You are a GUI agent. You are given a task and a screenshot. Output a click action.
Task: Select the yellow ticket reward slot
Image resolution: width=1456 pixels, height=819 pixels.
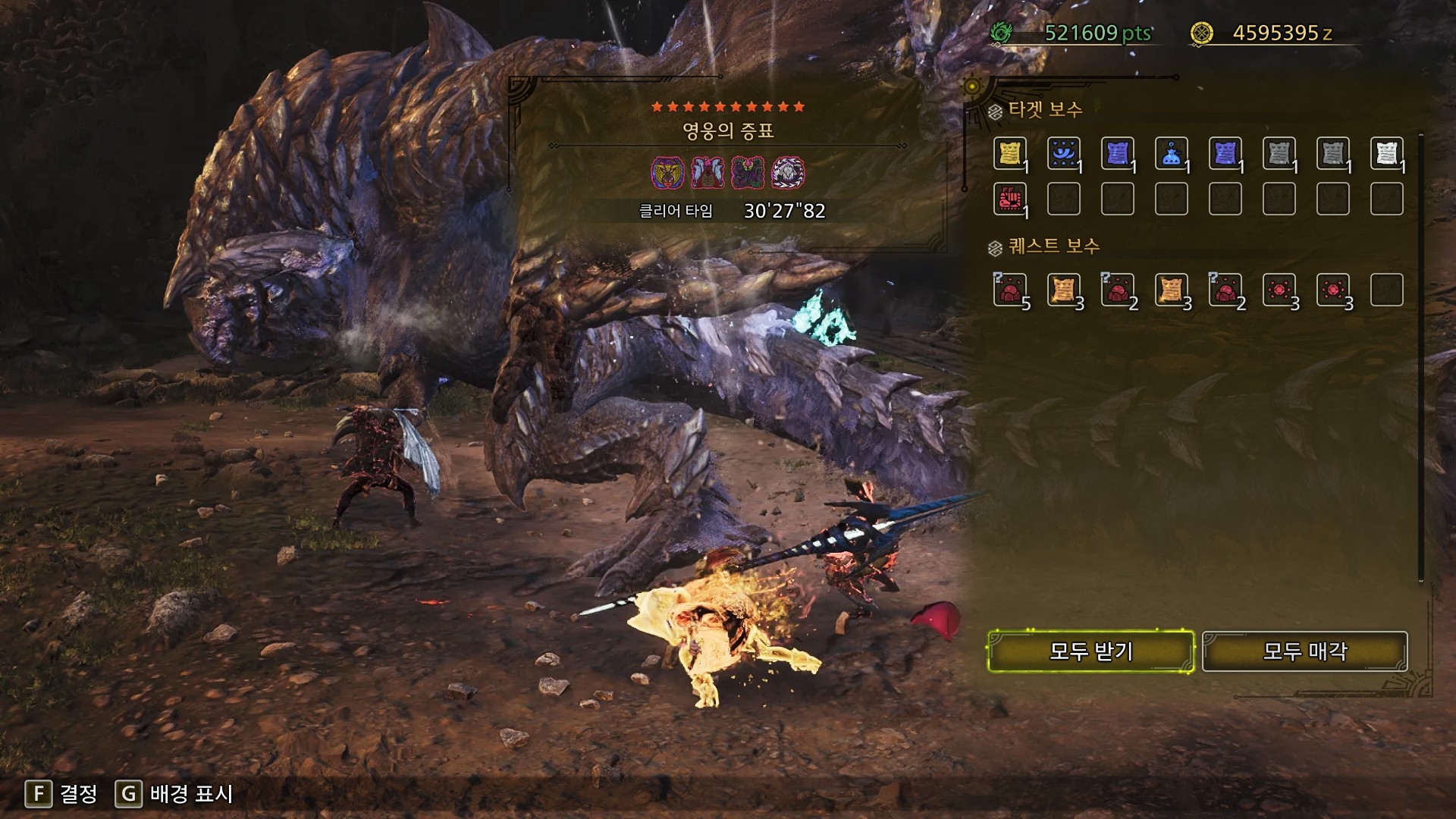(1009, 154)
